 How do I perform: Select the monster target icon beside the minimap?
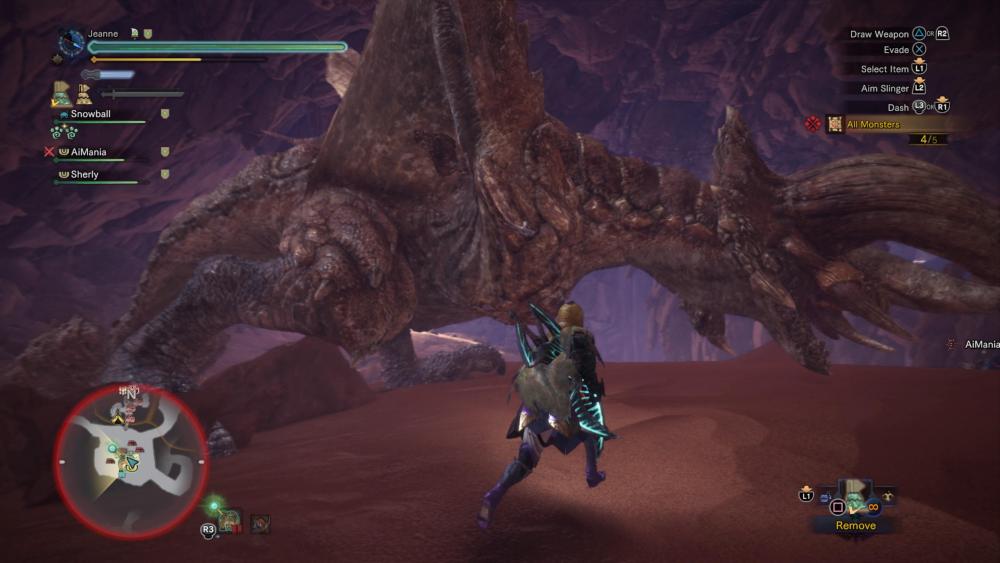260,522
